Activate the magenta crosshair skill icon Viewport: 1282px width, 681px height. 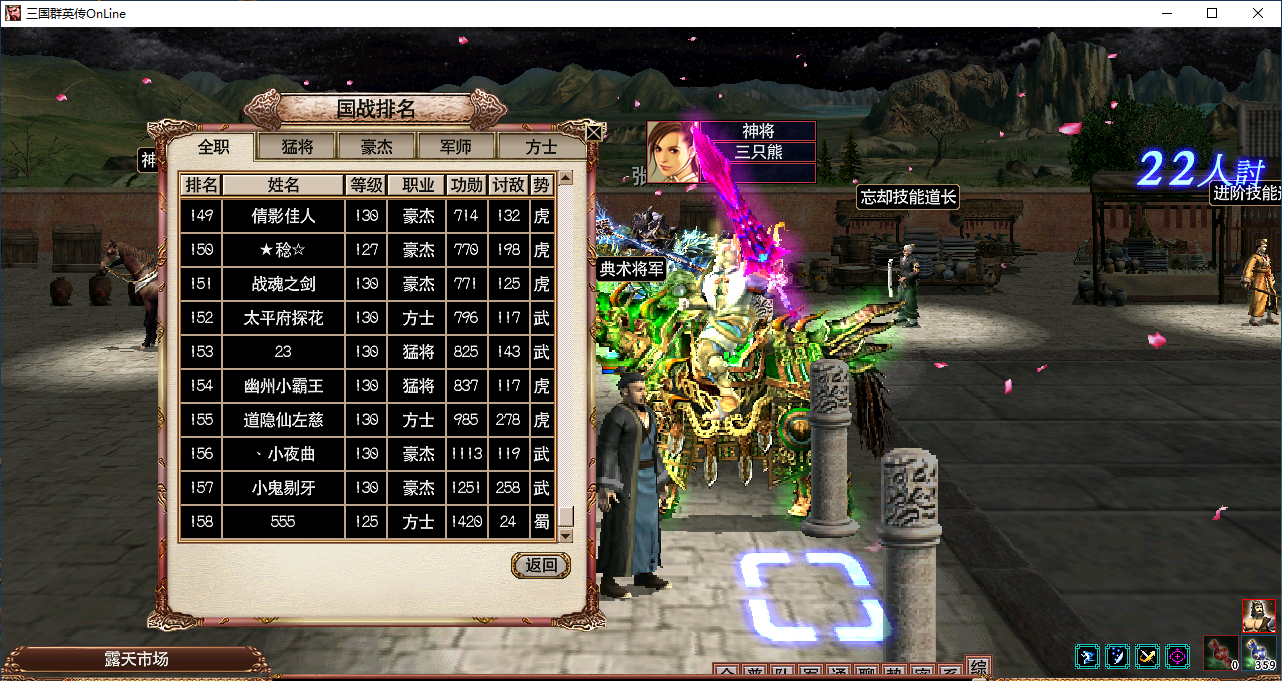pos(1178,657)
